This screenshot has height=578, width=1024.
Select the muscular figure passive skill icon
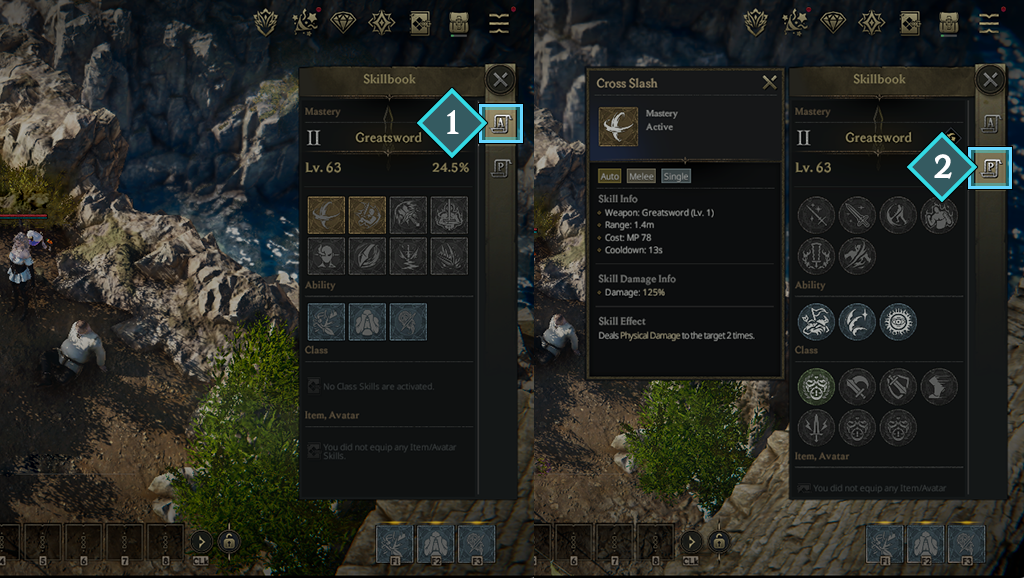pos(938,215)
